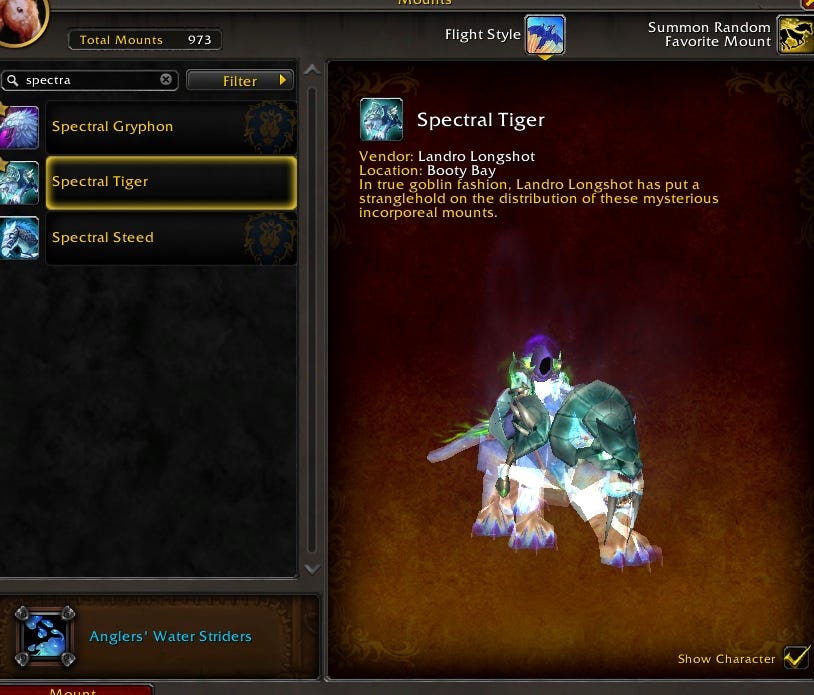The height and width of the screenshot is (695, 814).
Task: Clear the mount search text
Action: click(167, 80)
